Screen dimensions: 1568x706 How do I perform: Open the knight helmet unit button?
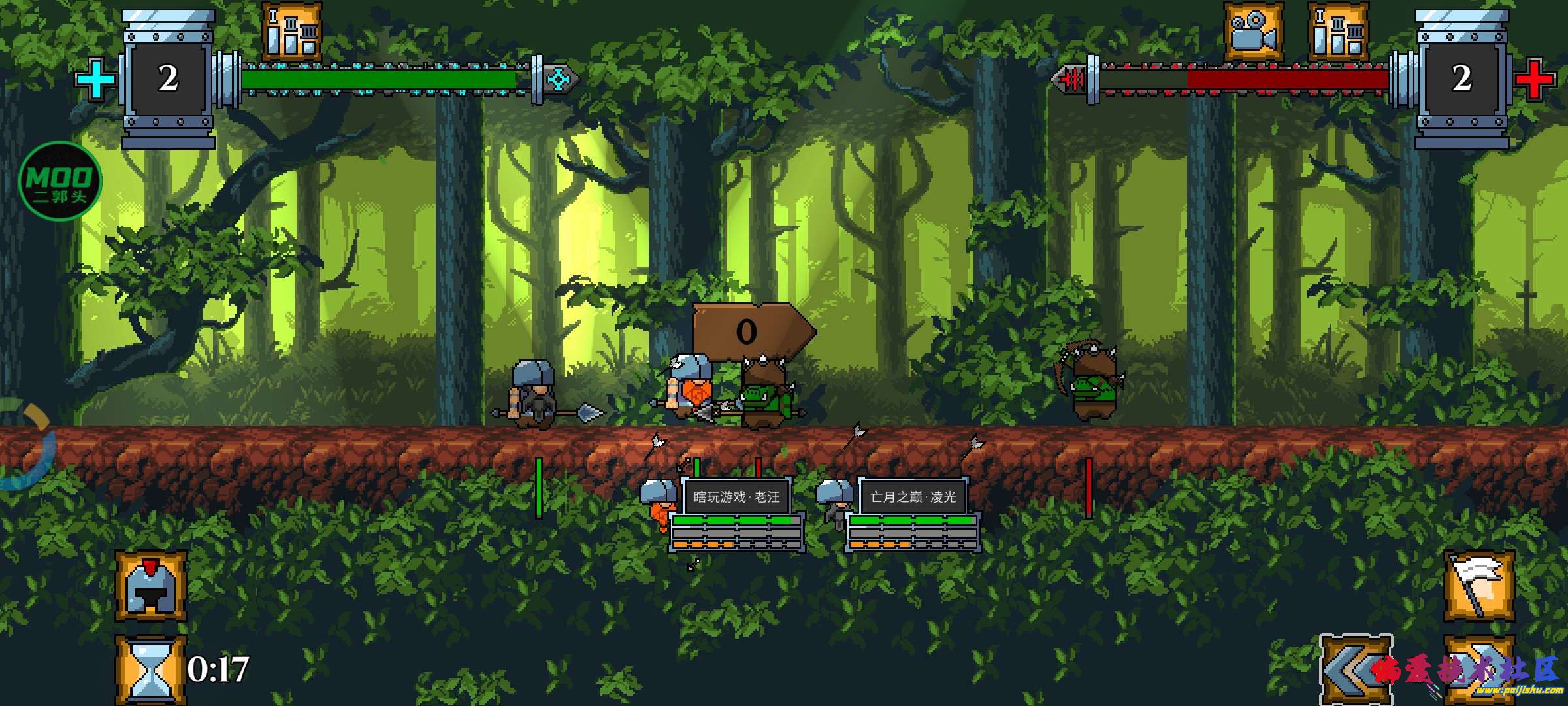coord(151,586)
